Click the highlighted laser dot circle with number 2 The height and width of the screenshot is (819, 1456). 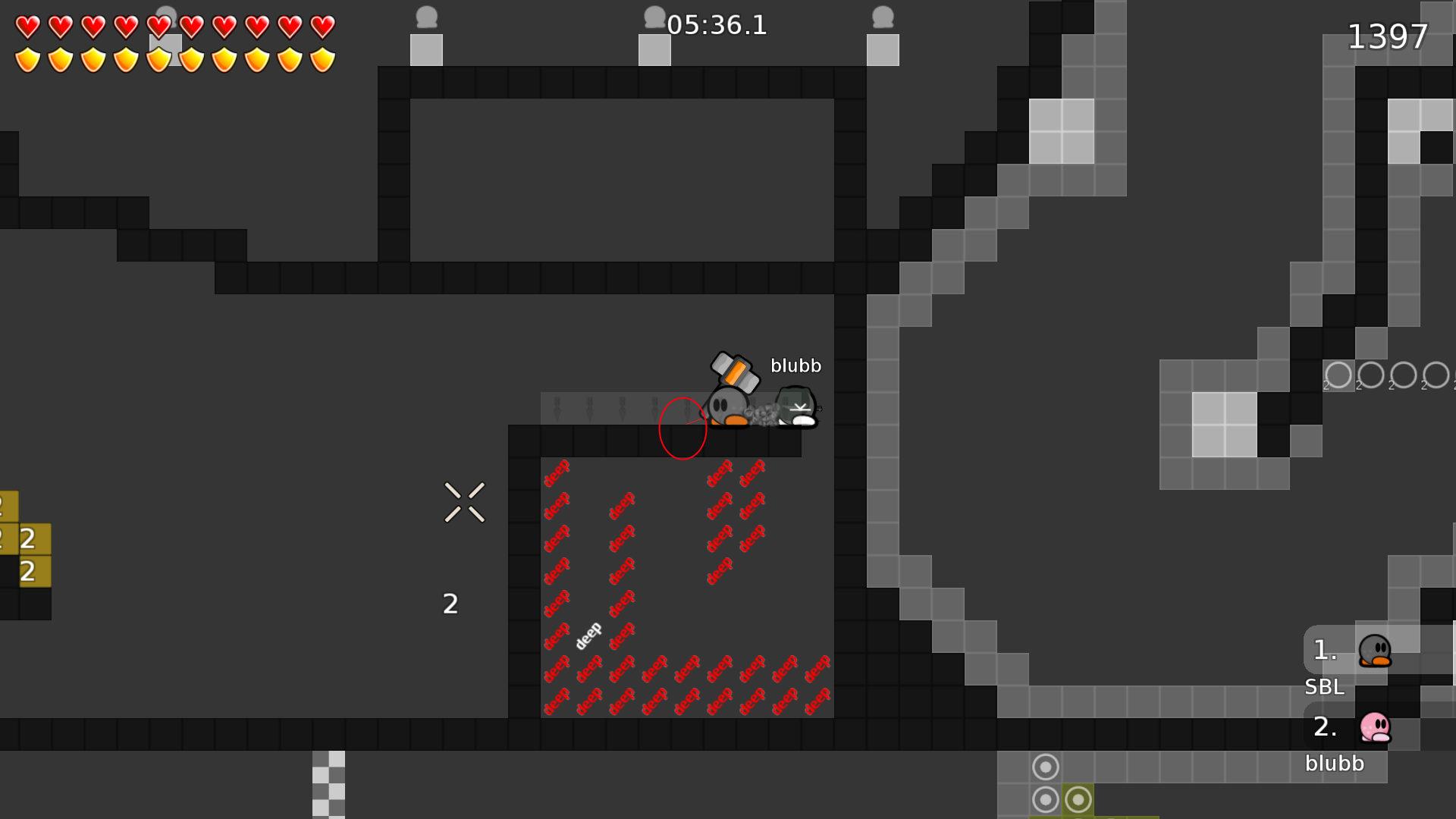click(x=1338, y=375)
